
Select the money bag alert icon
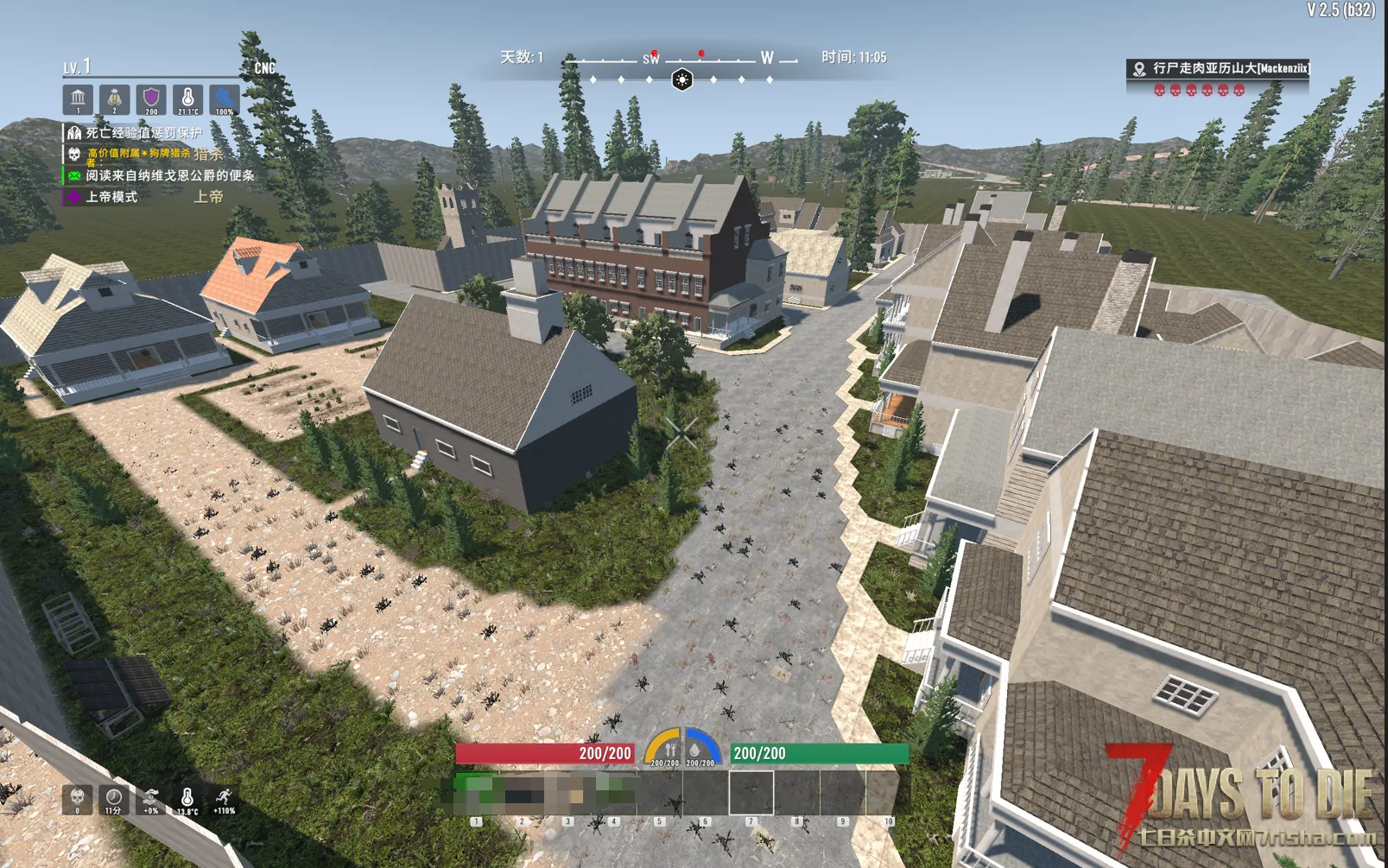114,99
